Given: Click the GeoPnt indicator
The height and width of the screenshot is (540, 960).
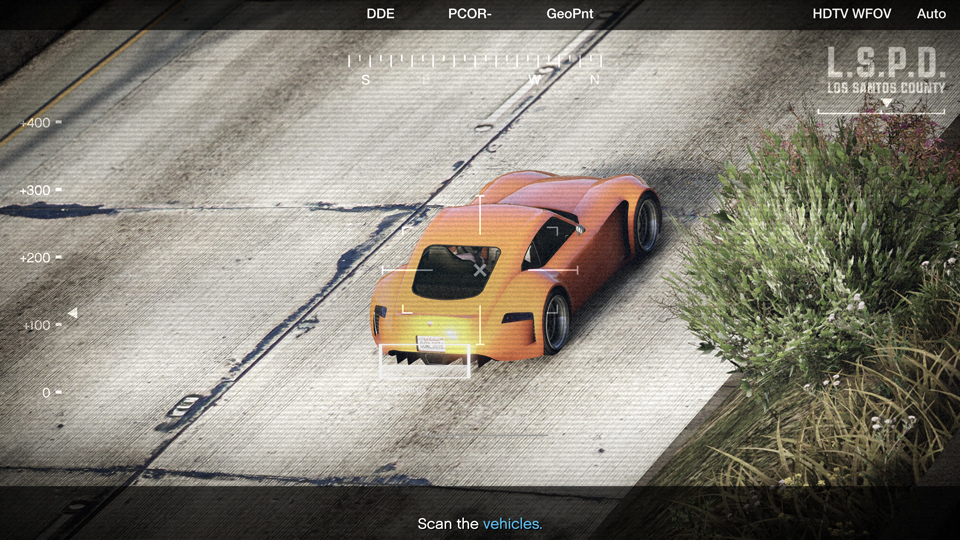Looking at the screenshot, I should (570, 14).
